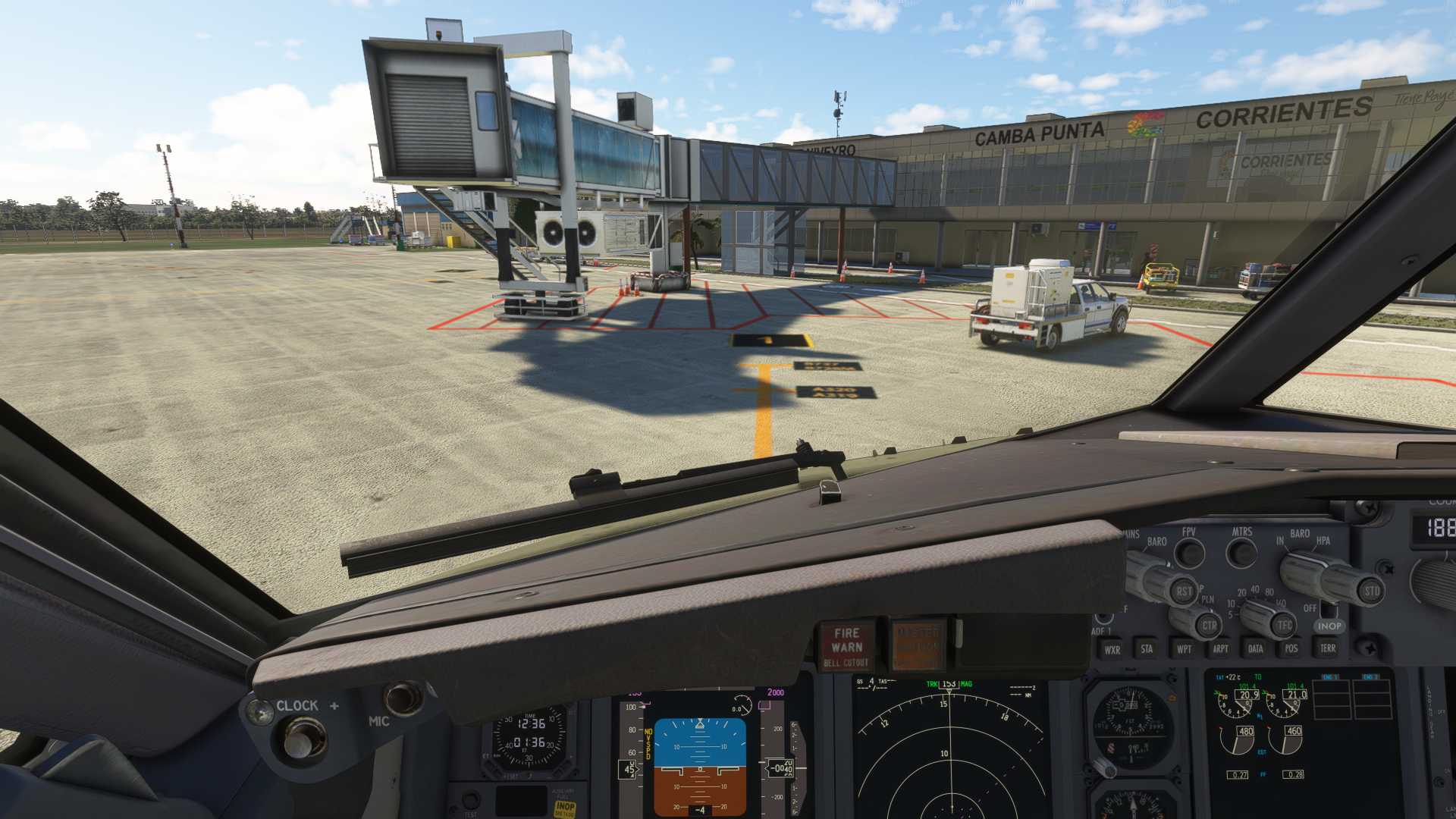Toggle the STA stations map button

click(x=1147, y=648)
